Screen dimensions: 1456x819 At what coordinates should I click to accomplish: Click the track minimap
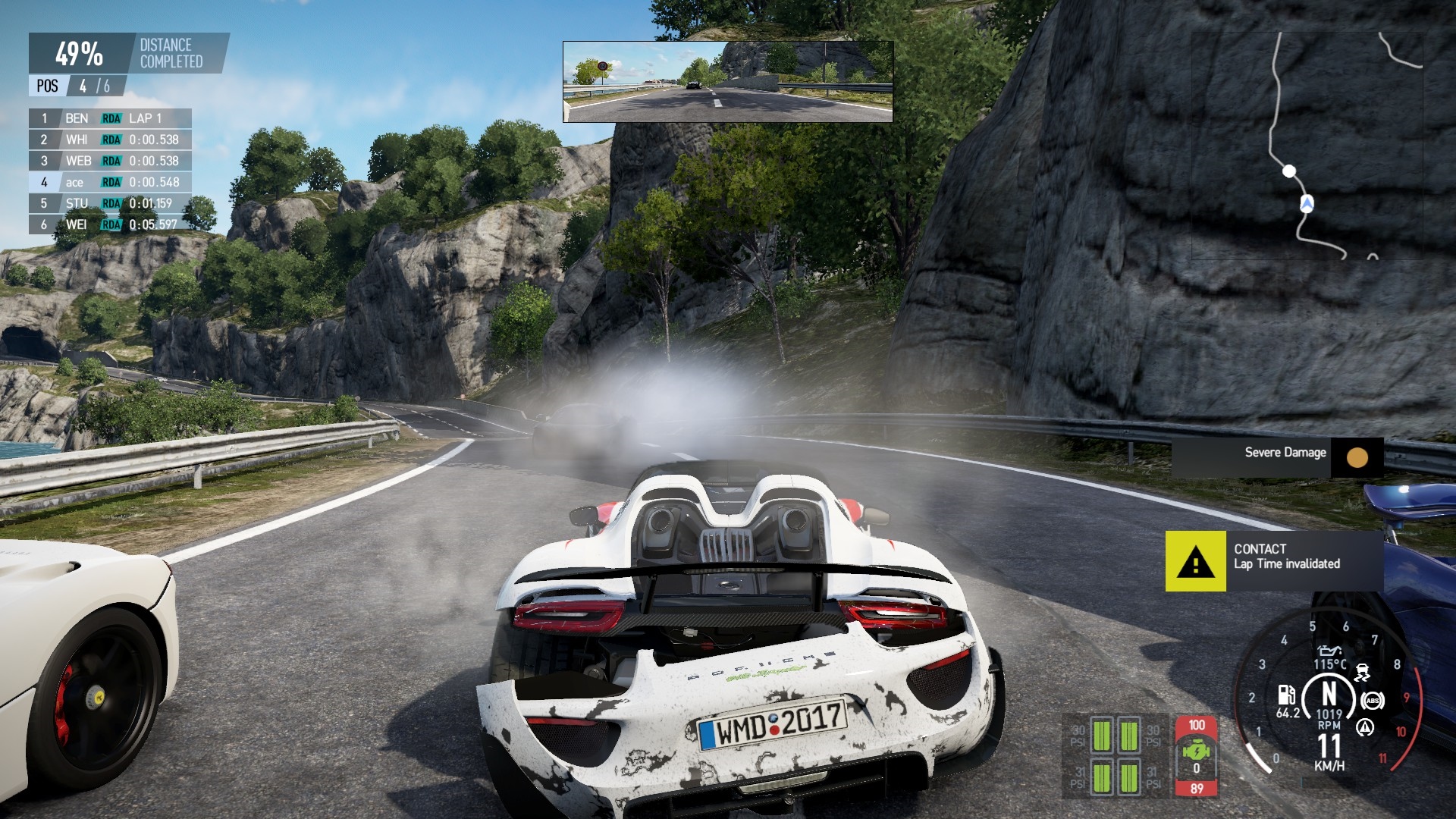click(1307, 146)
